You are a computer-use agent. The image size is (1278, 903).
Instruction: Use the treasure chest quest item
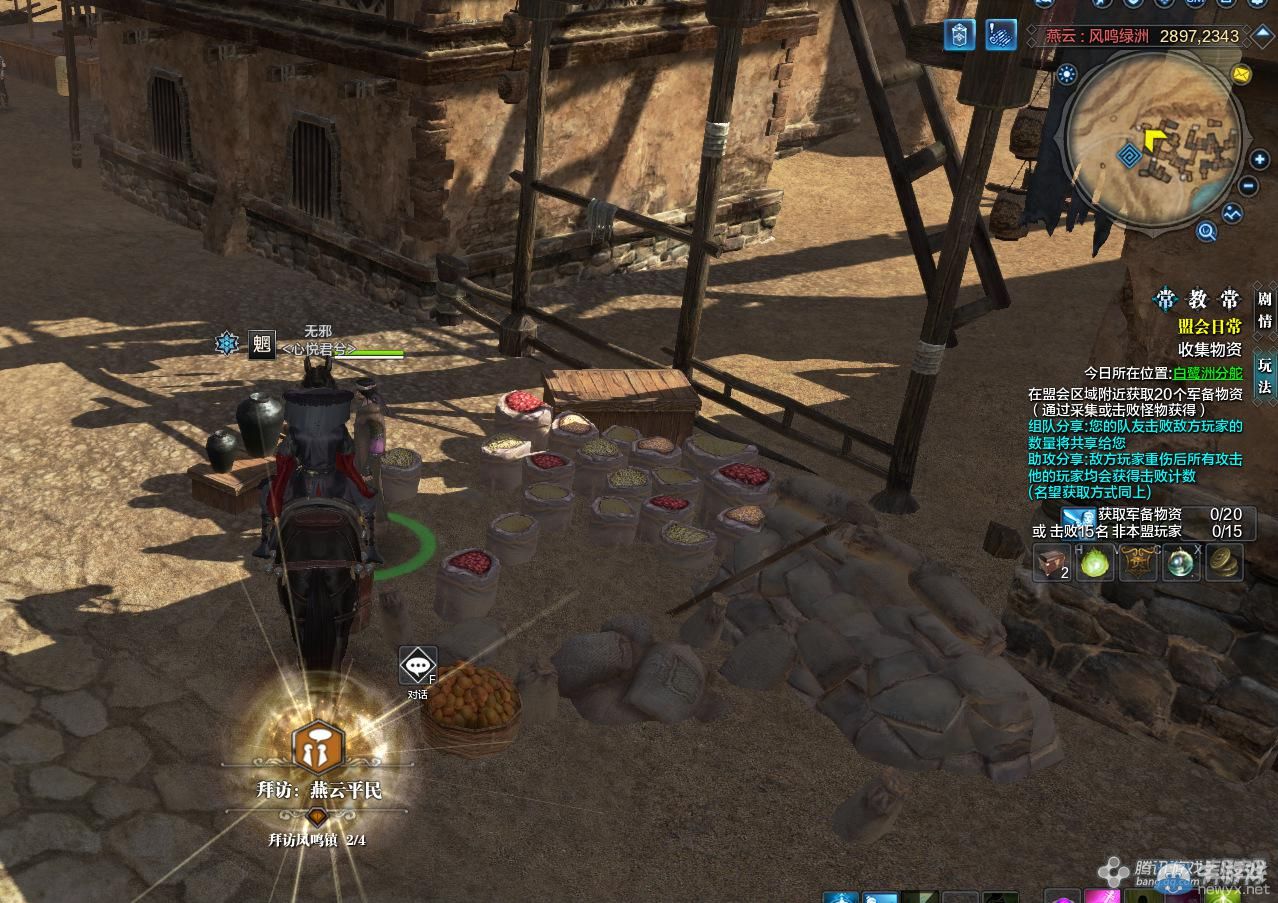[1051, 562]
